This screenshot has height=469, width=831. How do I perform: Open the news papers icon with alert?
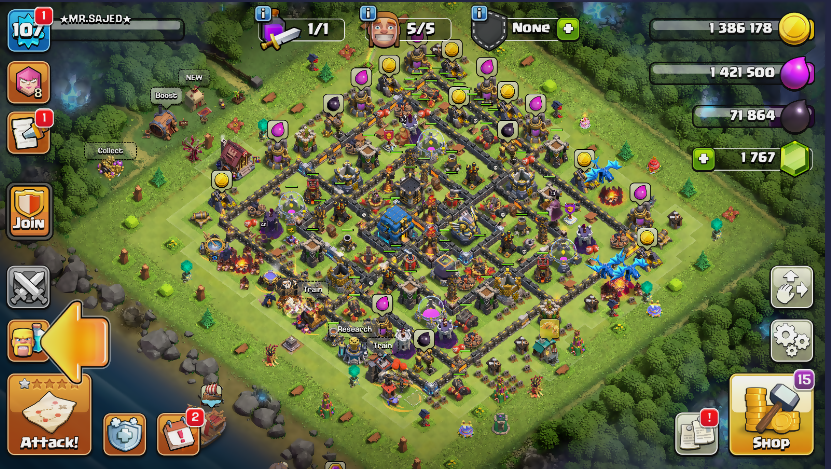coord(697,431)
